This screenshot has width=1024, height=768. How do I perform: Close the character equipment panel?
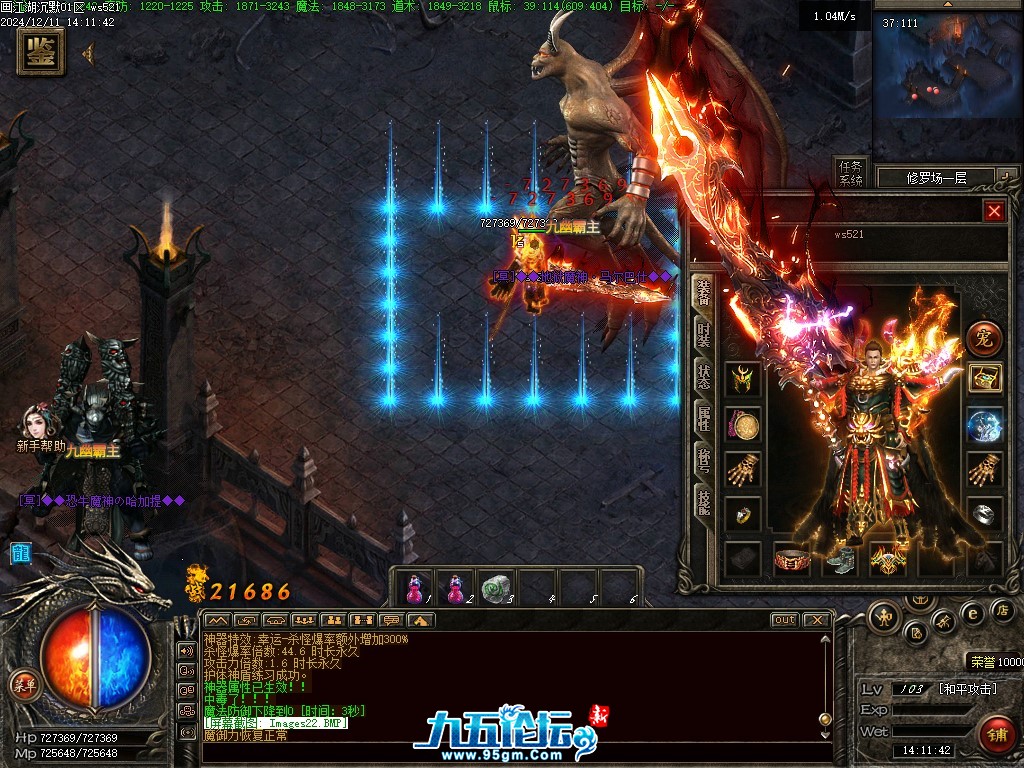click(993, 211)
